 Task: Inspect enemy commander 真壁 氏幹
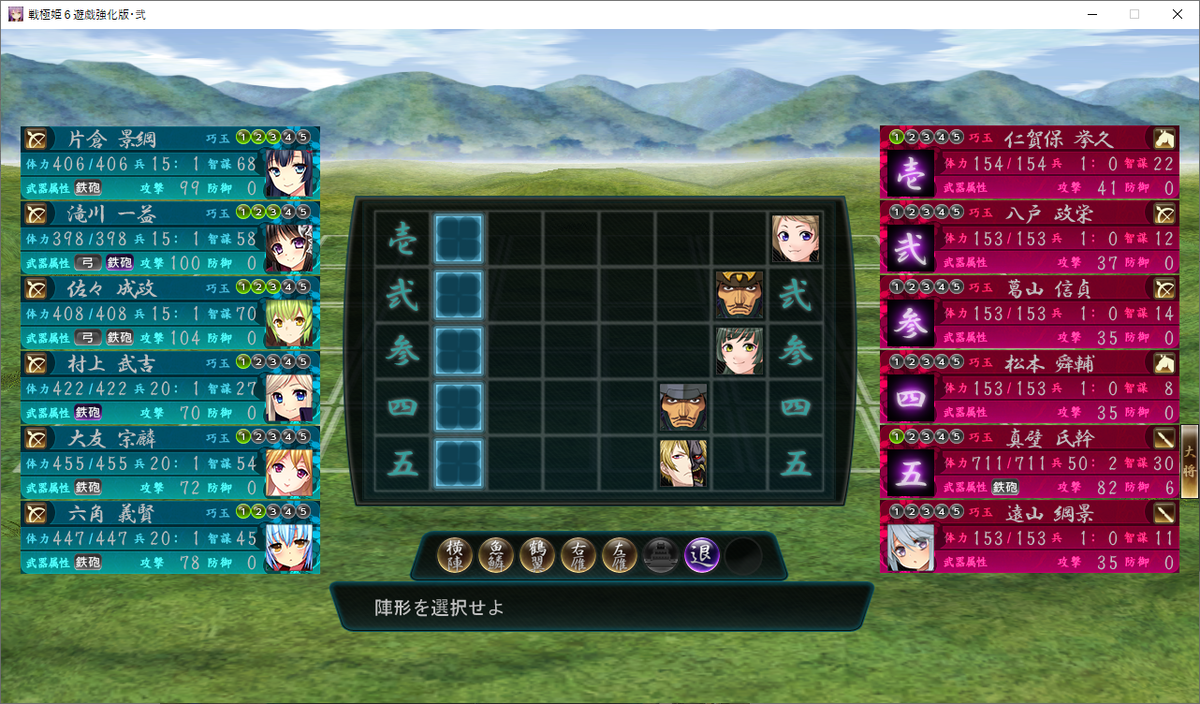click(x=1030, y=462)
